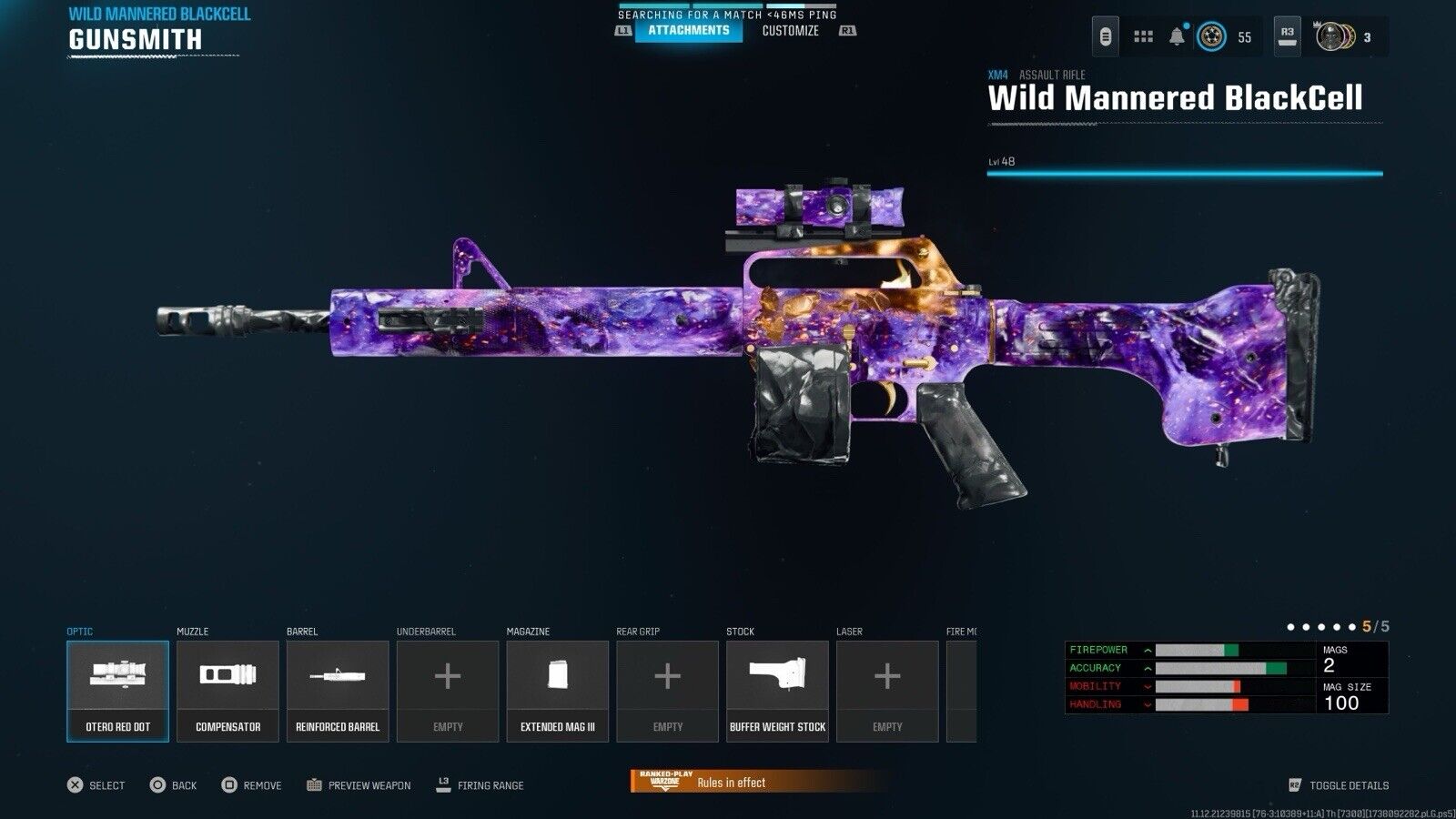1456x819 pixels.
Task: Switch to the Customize tab
Action: tap(790, 31)
